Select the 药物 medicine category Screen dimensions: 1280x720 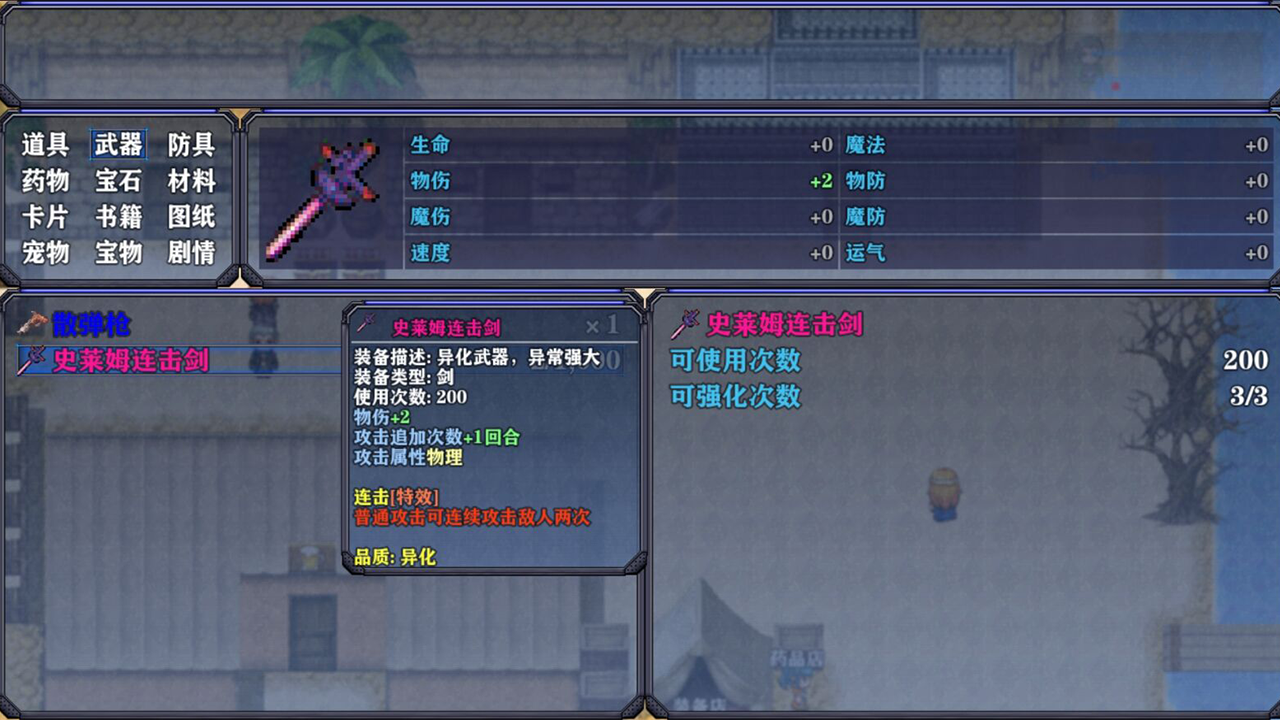coord(45,181)
